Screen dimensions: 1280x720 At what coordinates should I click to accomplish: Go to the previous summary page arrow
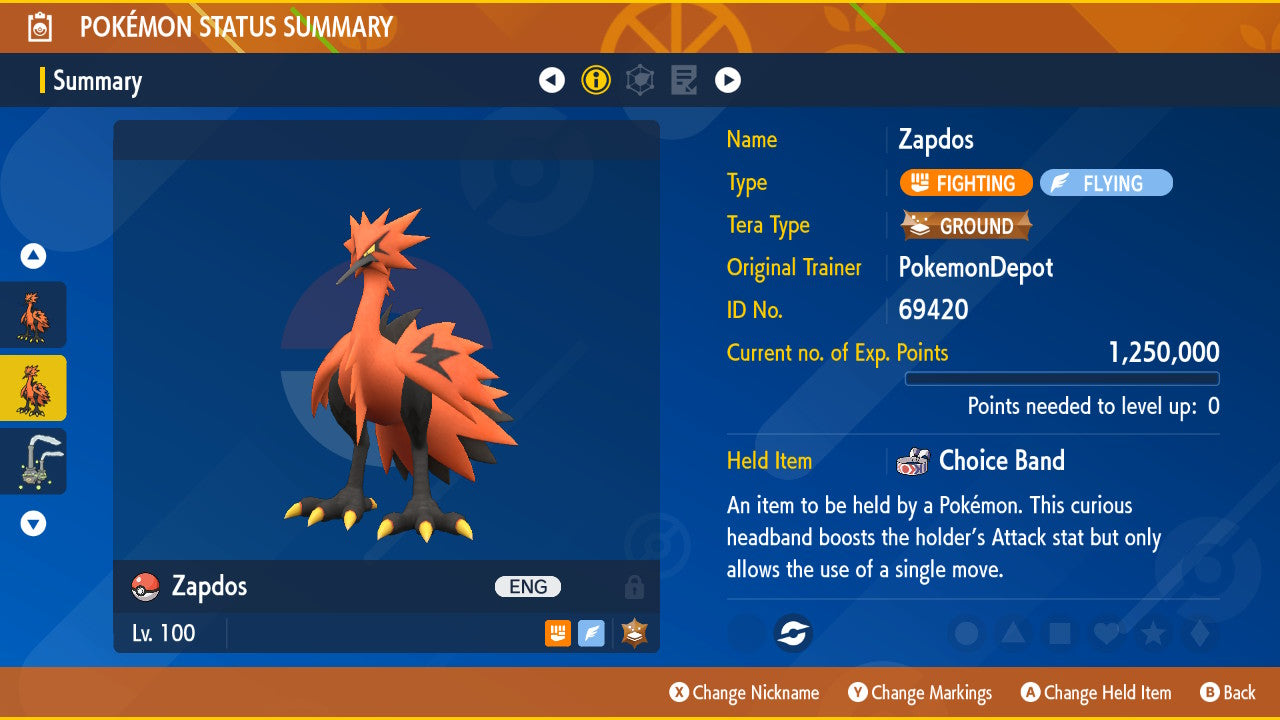pyautogui.click(x=552, y=80)
